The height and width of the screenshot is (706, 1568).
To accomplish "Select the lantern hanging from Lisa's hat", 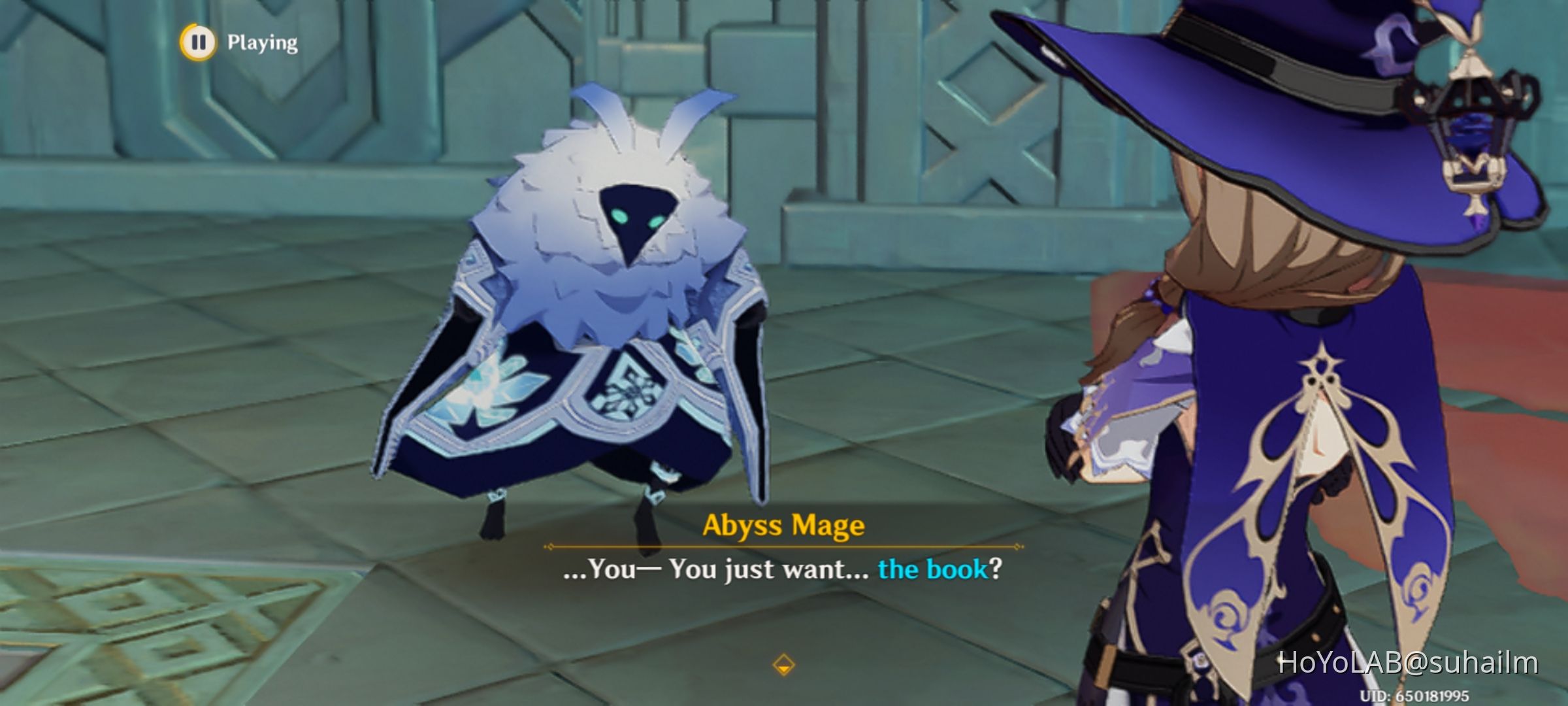I will (x=1471, y=121).
